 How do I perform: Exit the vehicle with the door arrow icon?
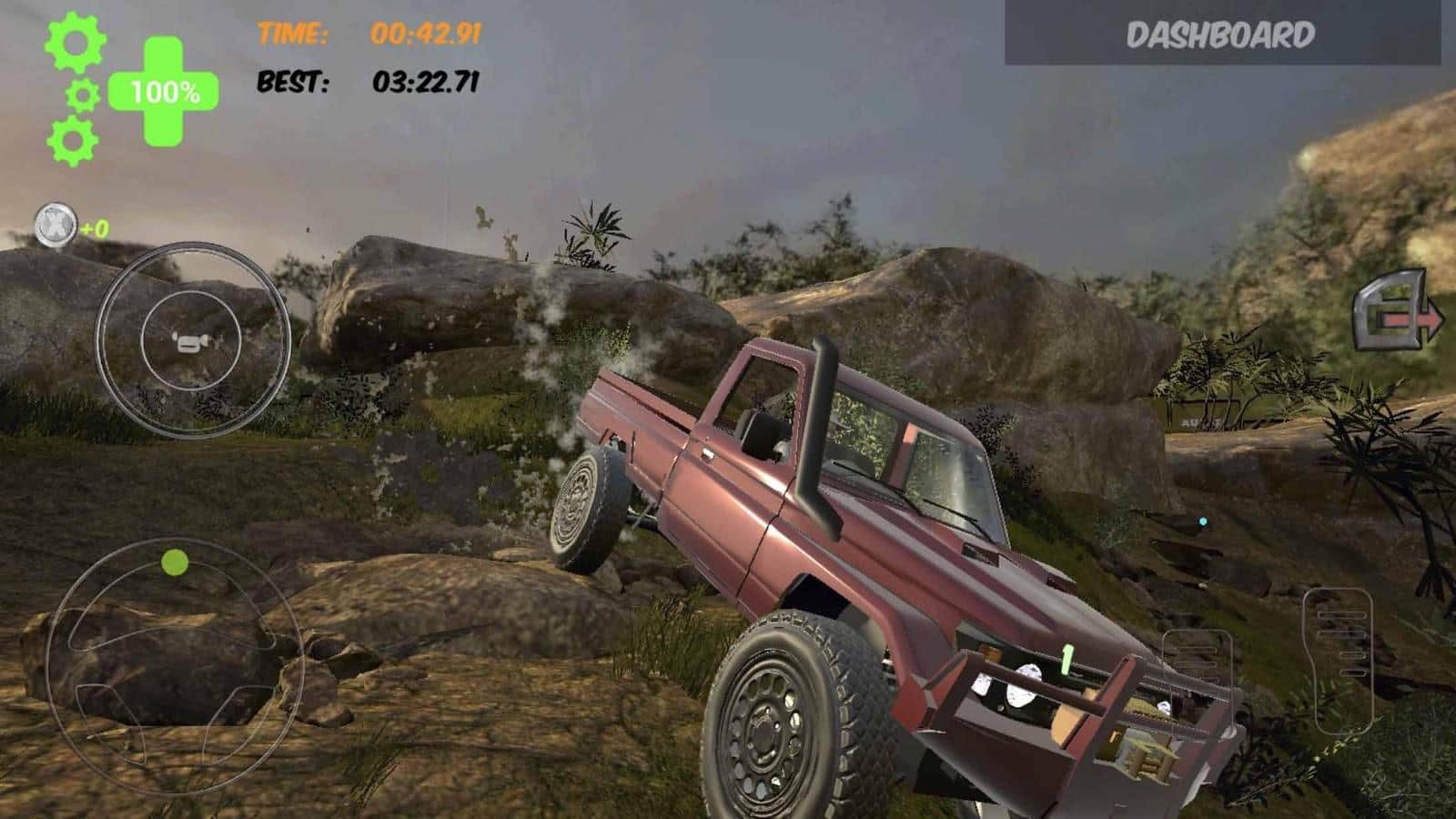coord(1397,311)
